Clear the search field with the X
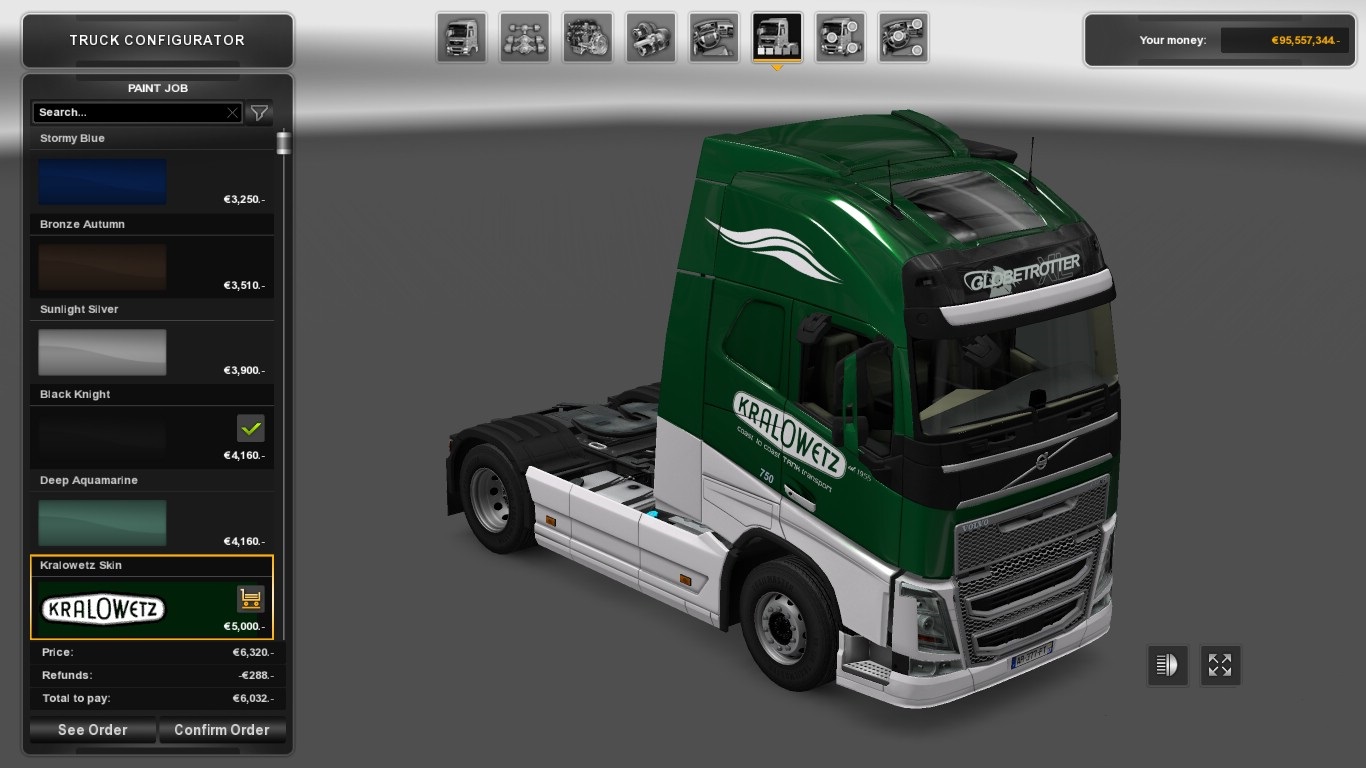The image size is (1366, 768). (x=233, y=113)
